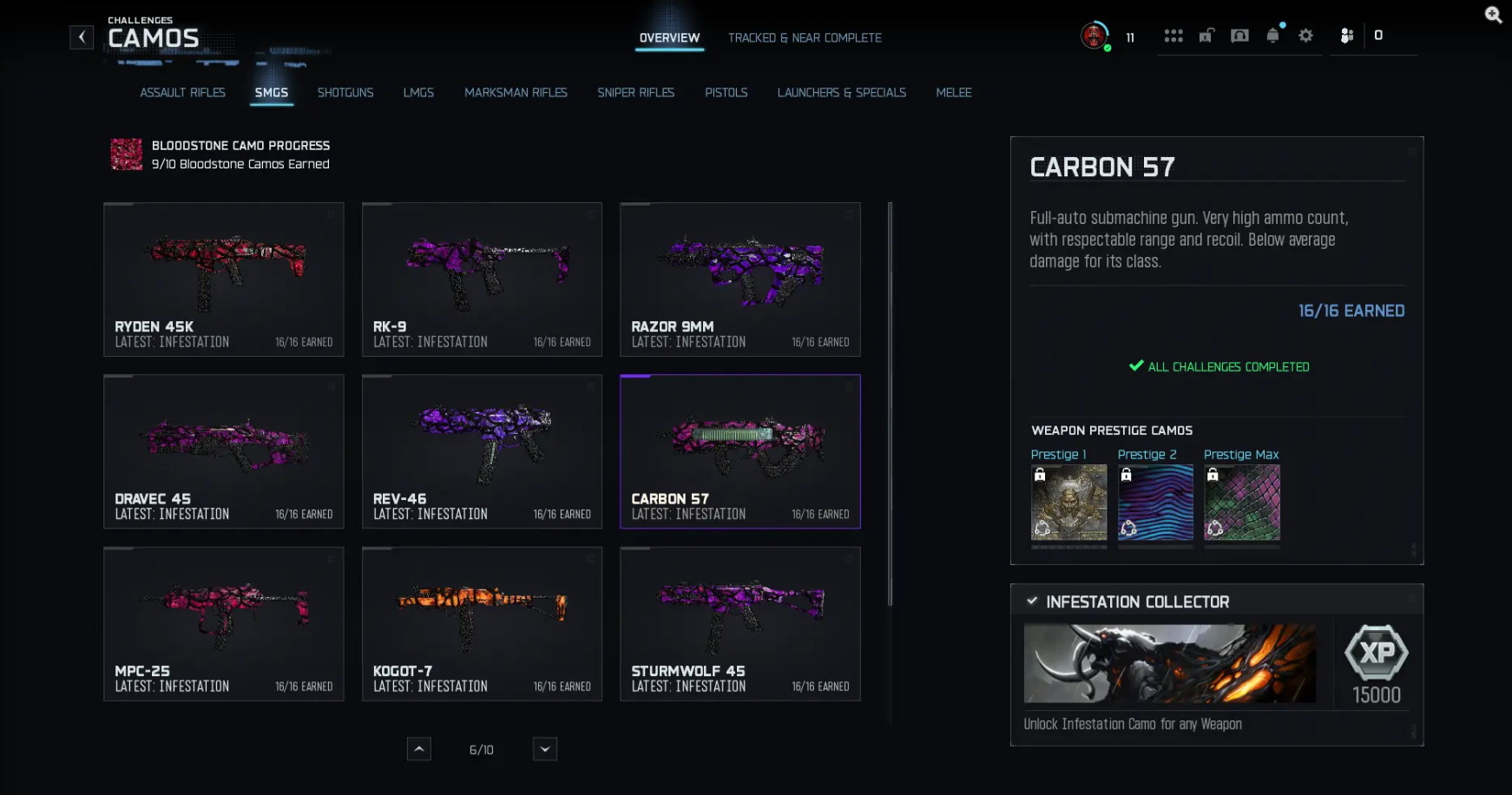
Task: Switch to the Sniper Rifles tab
Action: pyautogui.click(x=635, y=92)
